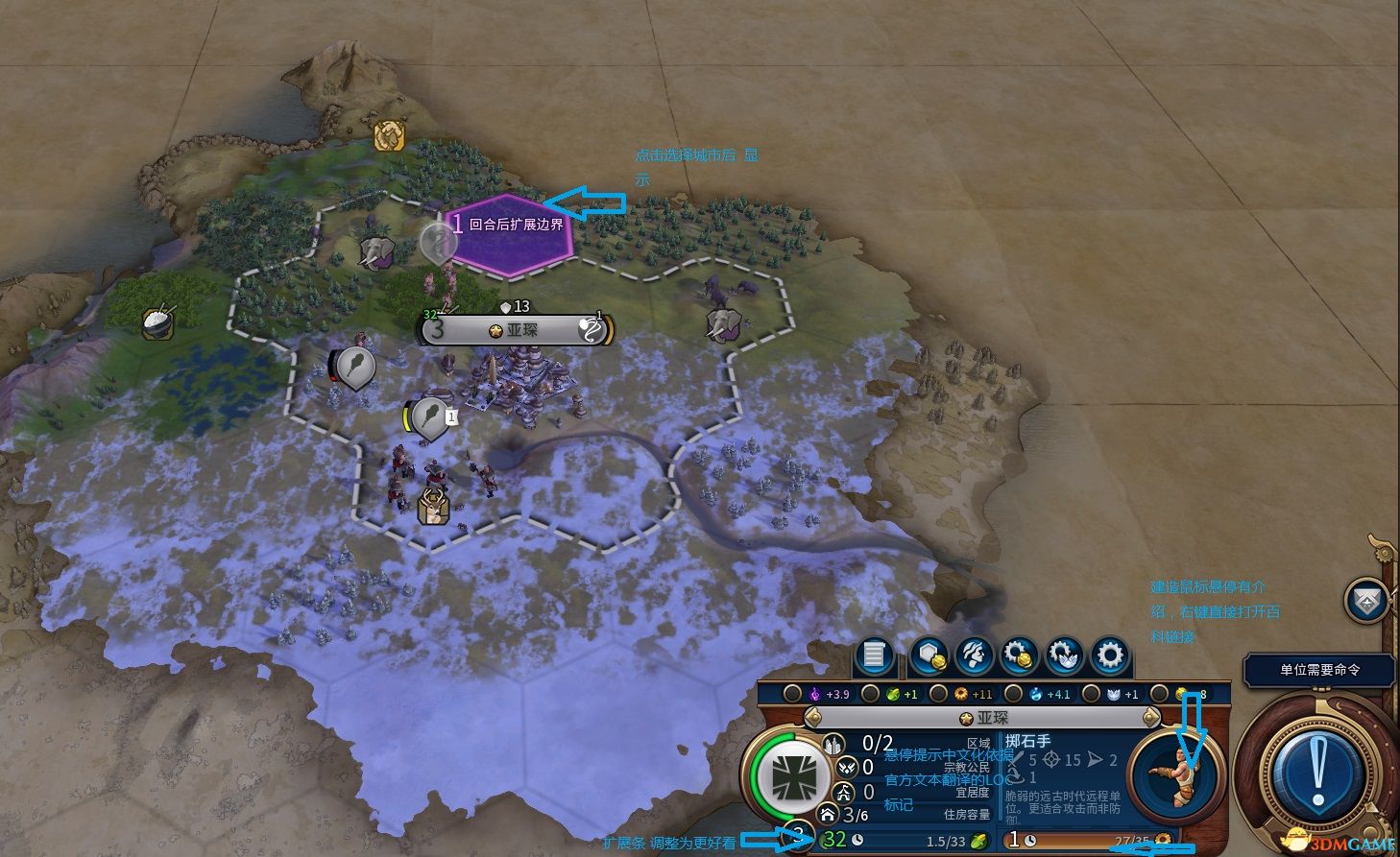Open the city details scroll icon
Viewport: 1400px width, 857px height.
pyautogui.click(x=874, y=656)
